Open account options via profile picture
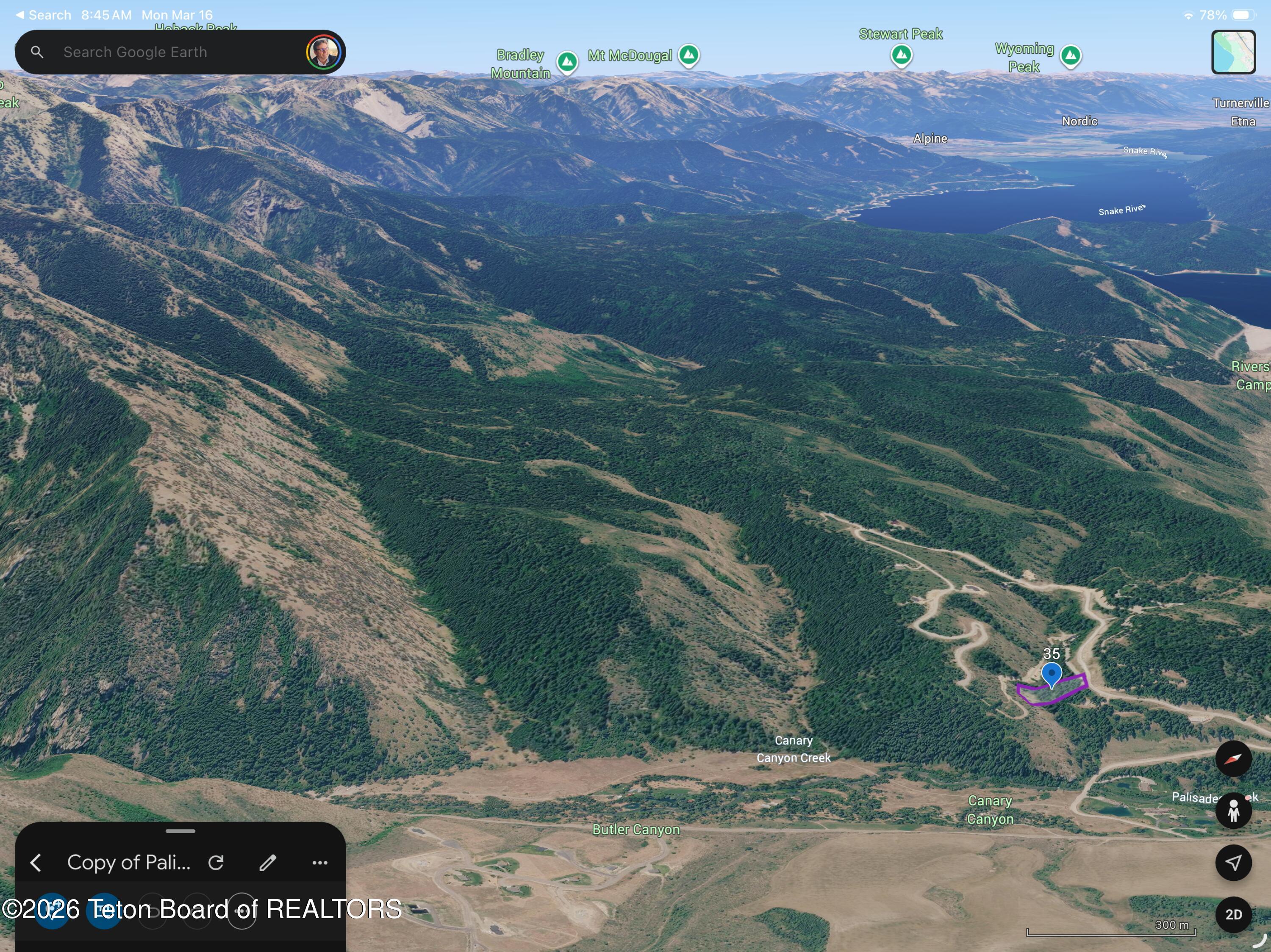The image size is (1271, 952). [324, 52]
